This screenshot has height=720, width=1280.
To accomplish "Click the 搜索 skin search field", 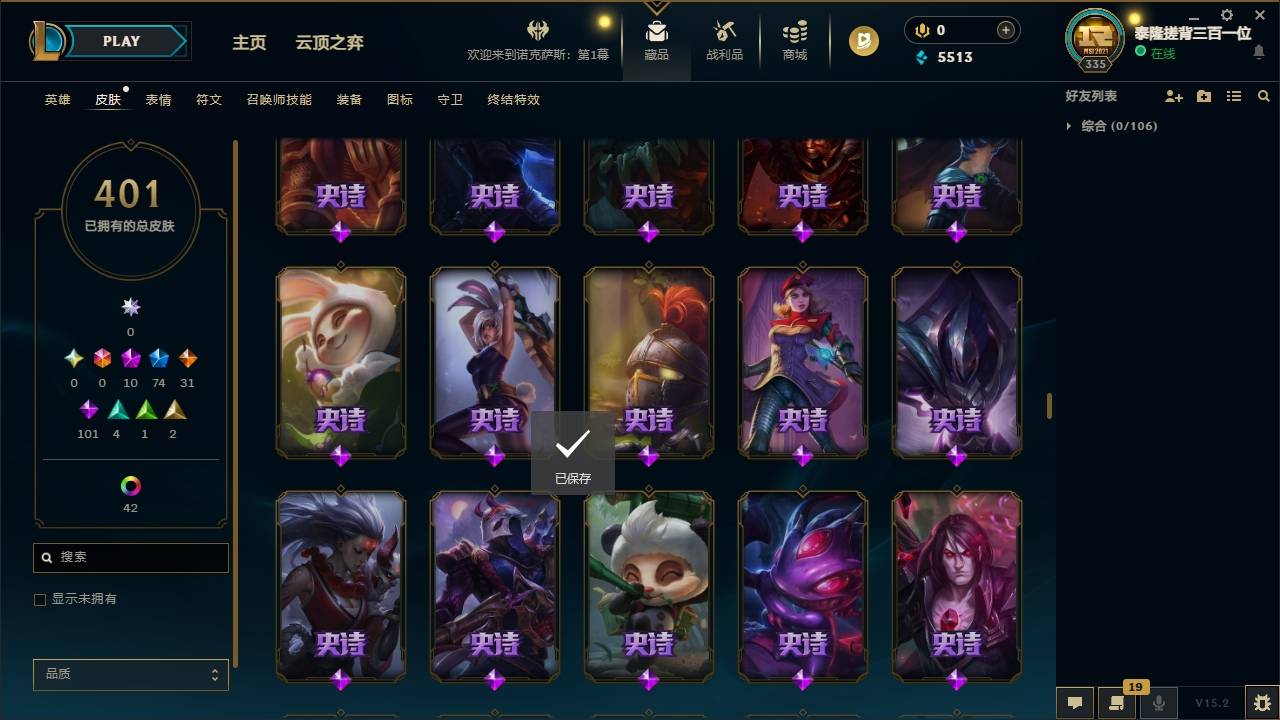I will pyautogui.click(x=130, y=557).
